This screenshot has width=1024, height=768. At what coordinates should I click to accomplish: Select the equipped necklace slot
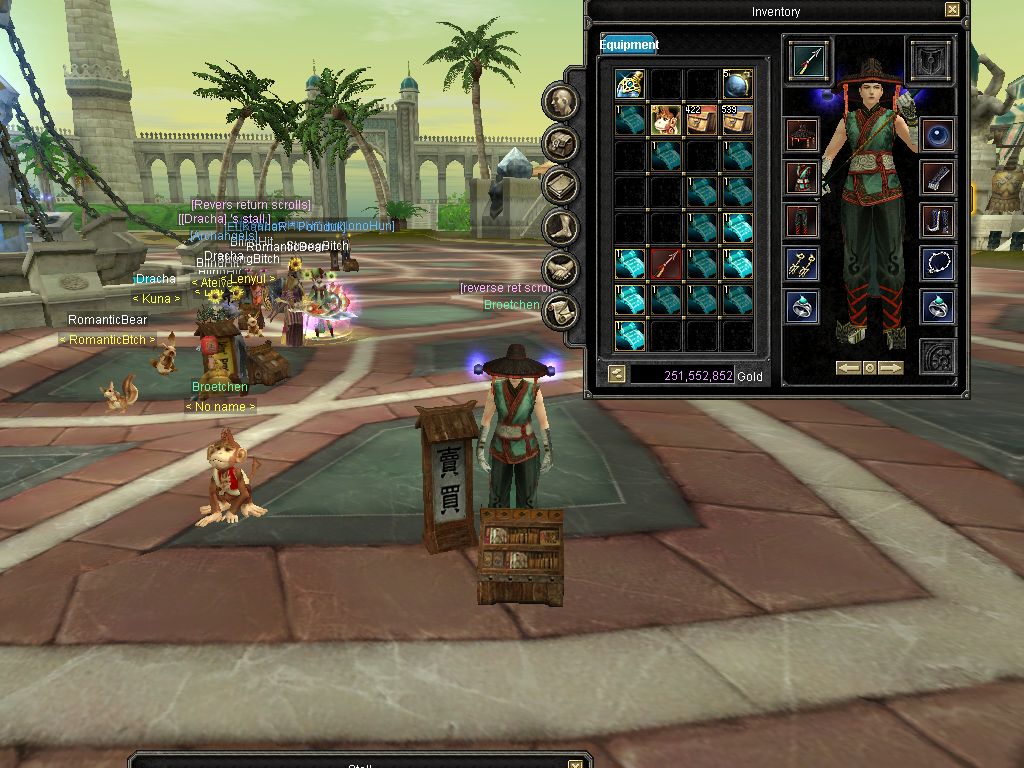pyautogui.click(x=937, y=263)
